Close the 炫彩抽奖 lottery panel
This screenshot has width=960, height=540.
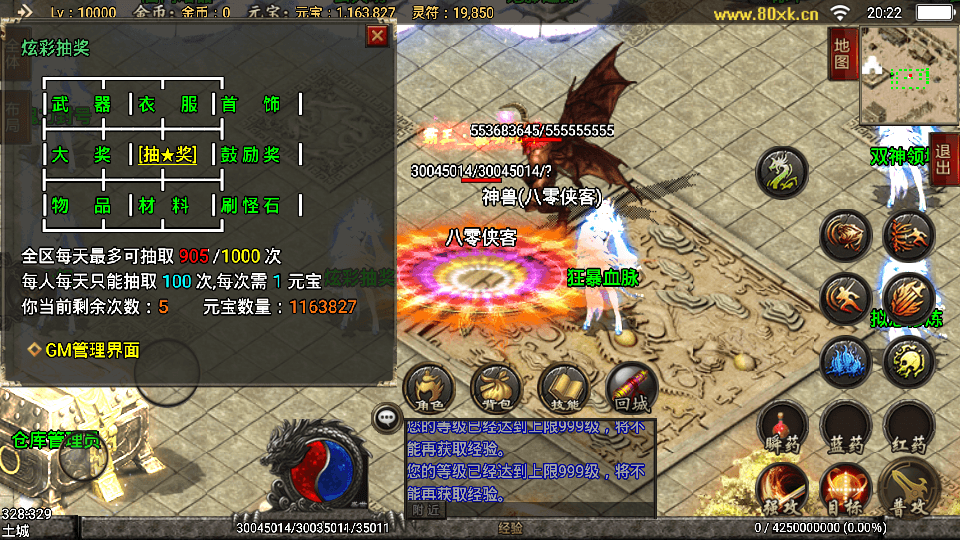point(377,37)
